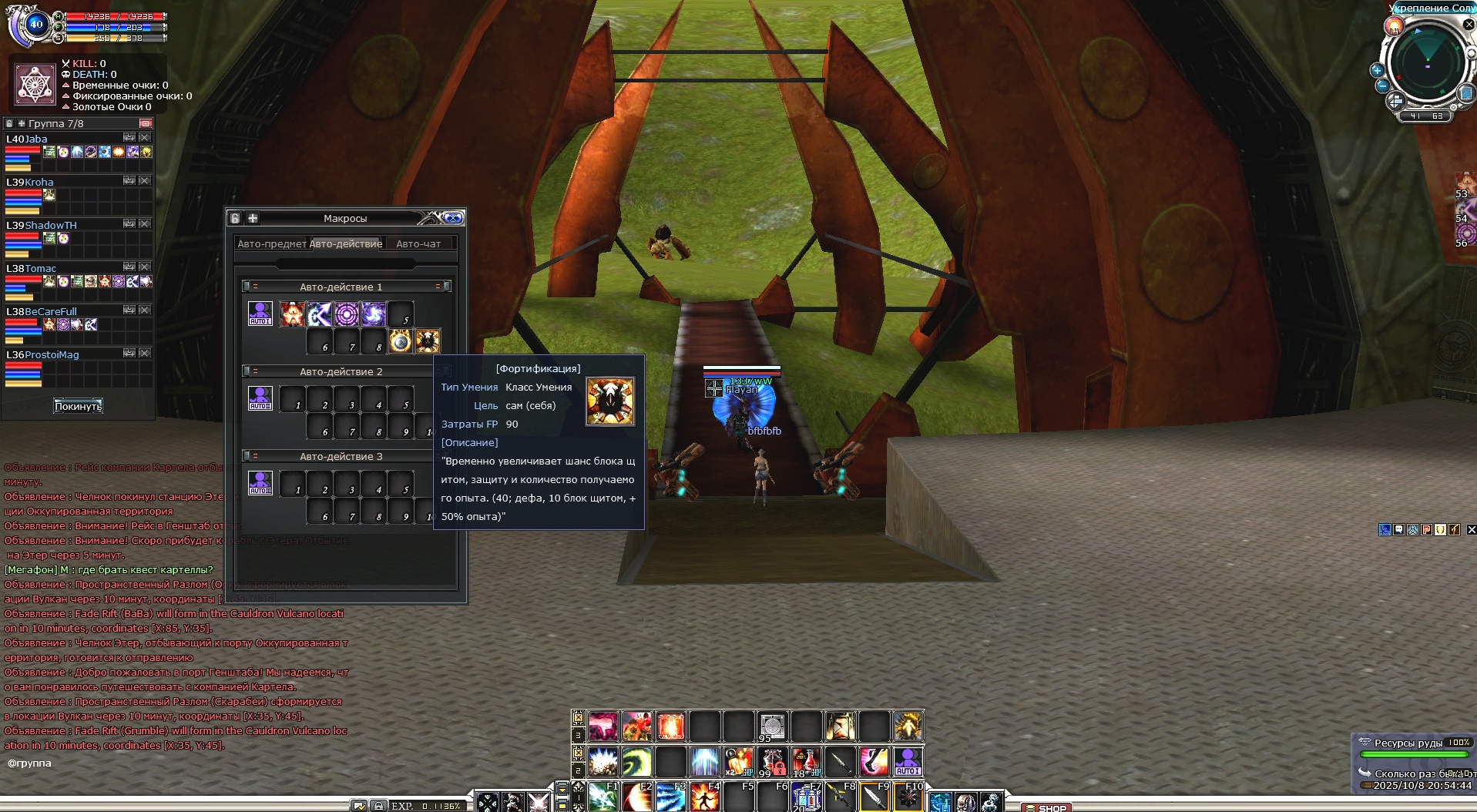The image size is (1477, 812).
Task: Use the F1 hotbar skill
Action: pyautogui.click(x=603, y=797)
